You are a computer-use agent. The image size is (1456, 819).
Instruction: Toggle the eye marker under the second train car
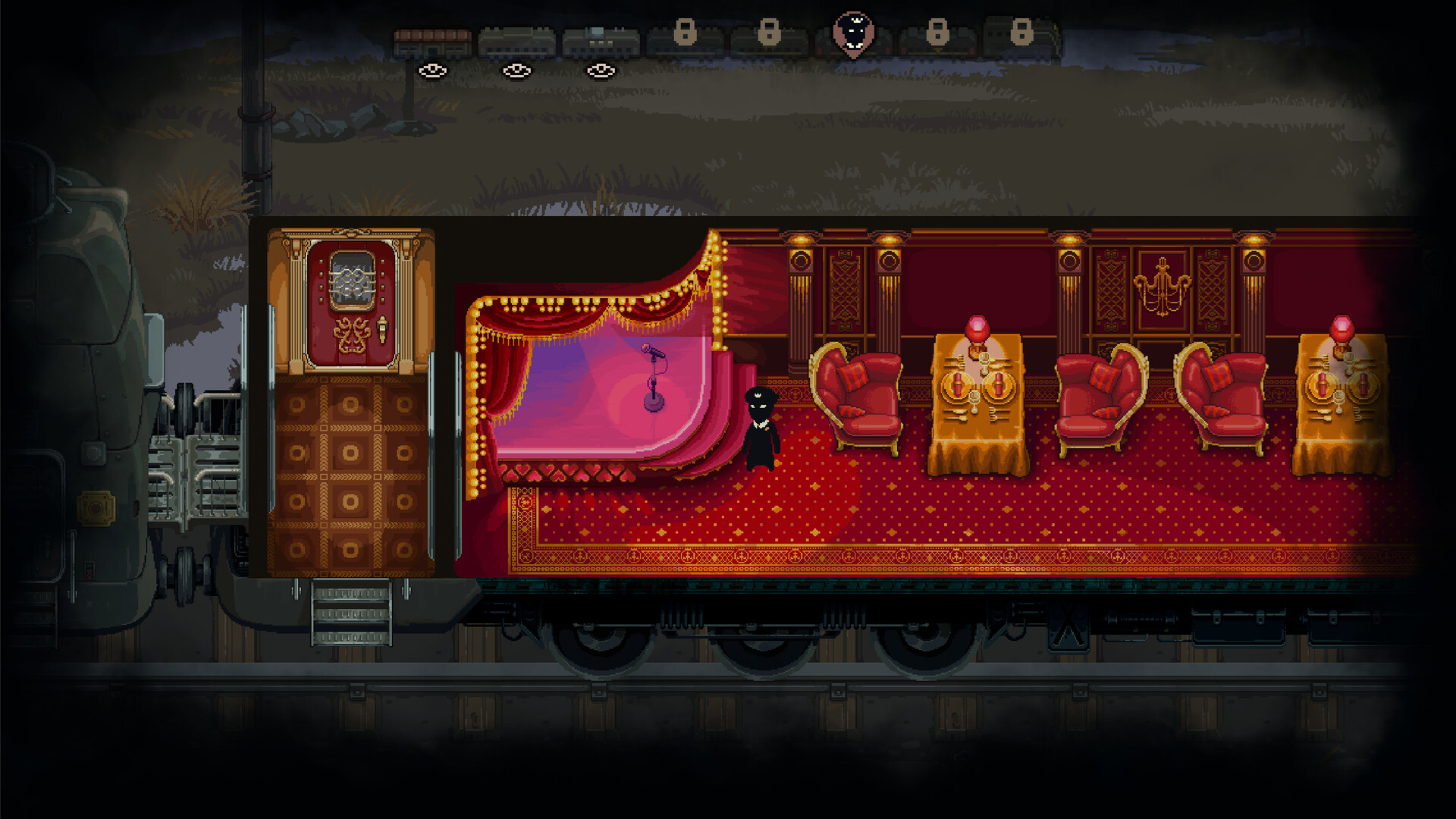pos(517,70)
